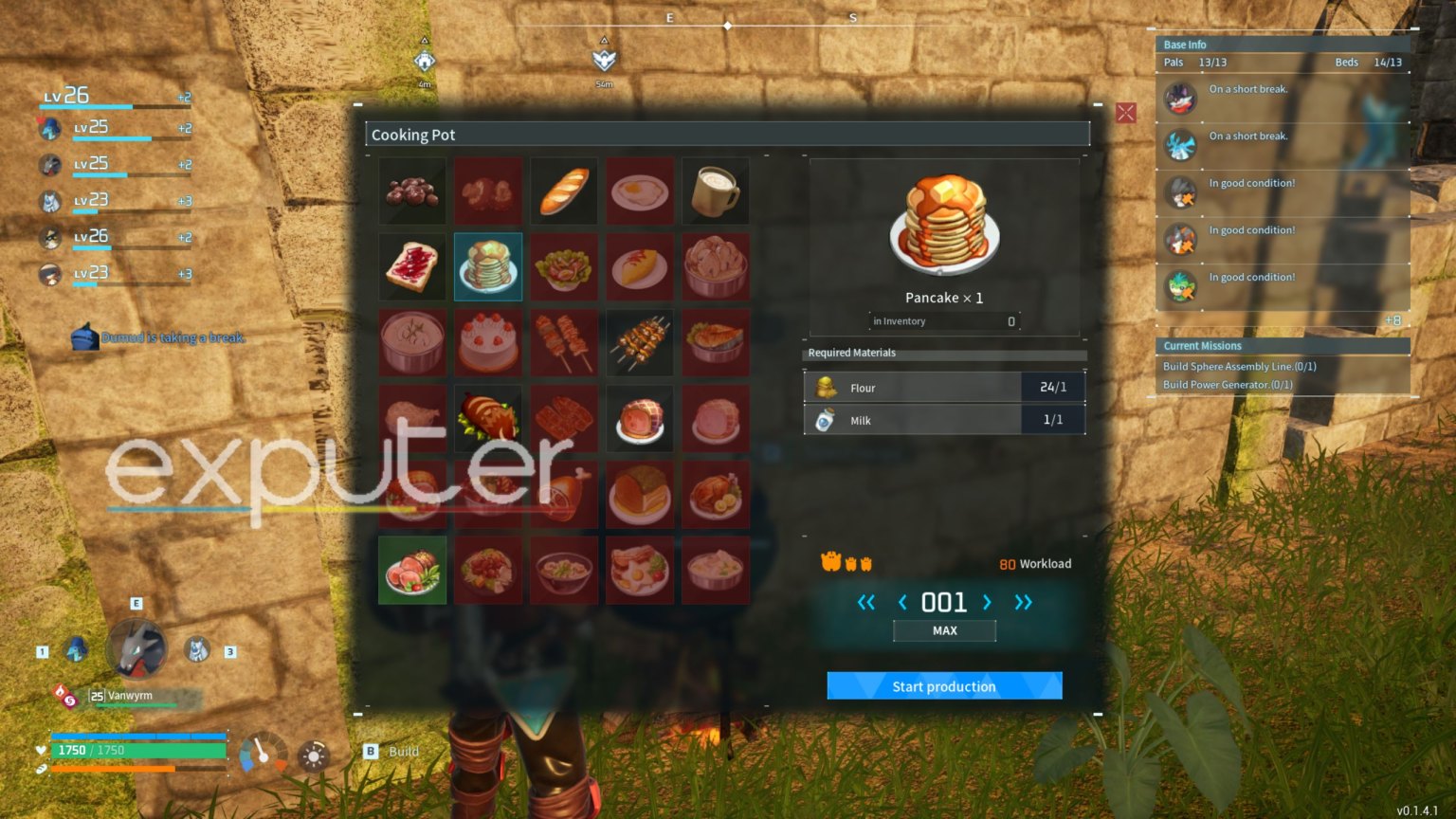Open the Build Sphere Assembly Line mission
The height and width of the screenshot is (819, 1456).
click(1239, 367)
